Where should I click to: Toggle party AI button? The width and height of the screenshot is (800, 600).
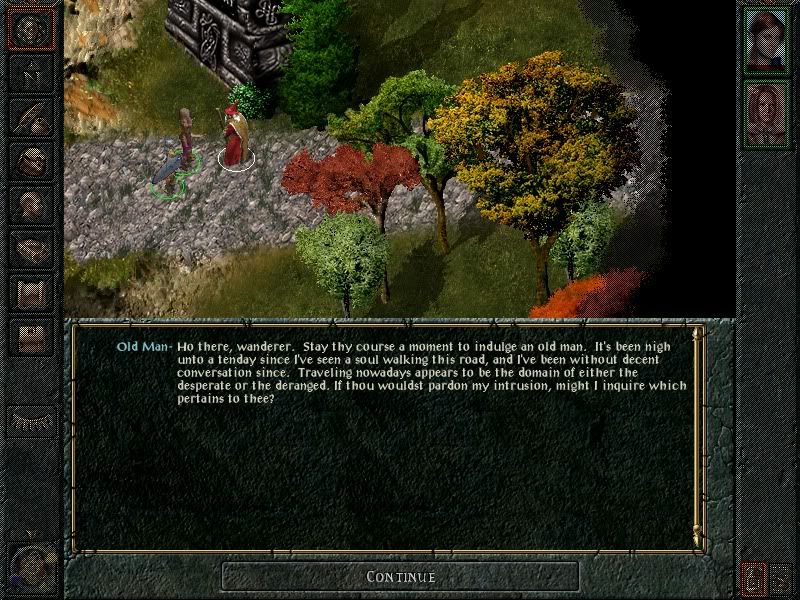(781, 578)
